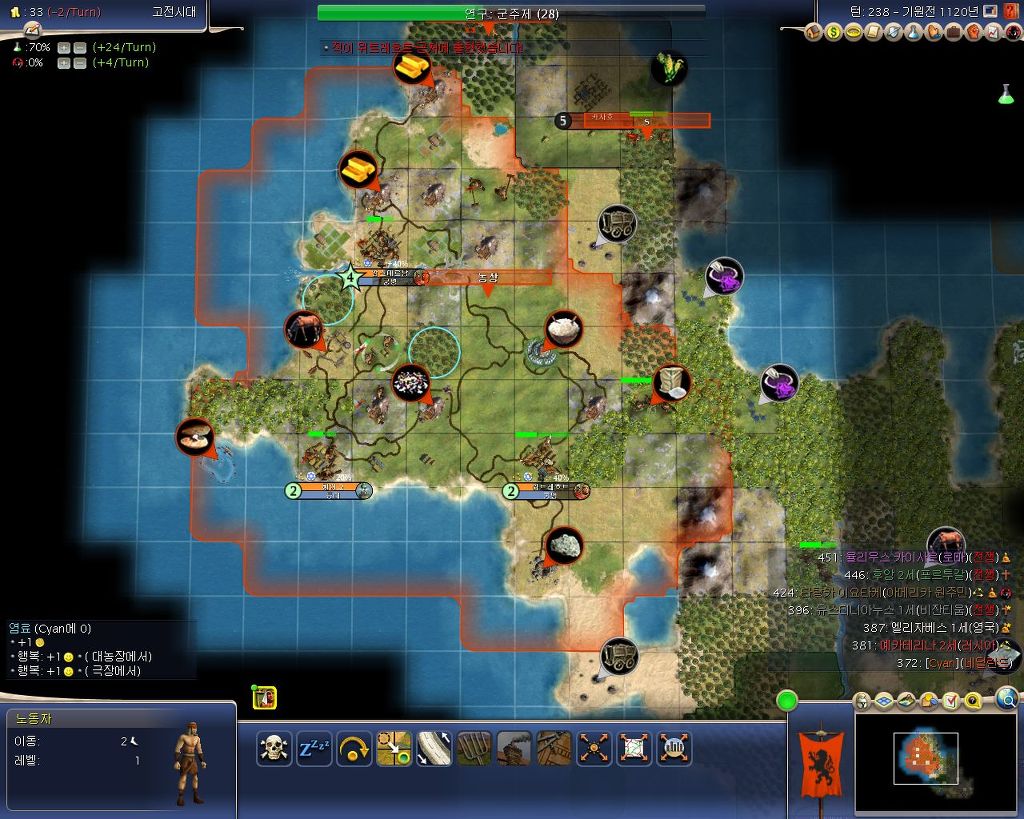Put the worker to sleep
The image size is (1024, 819).
click(314, 748)
